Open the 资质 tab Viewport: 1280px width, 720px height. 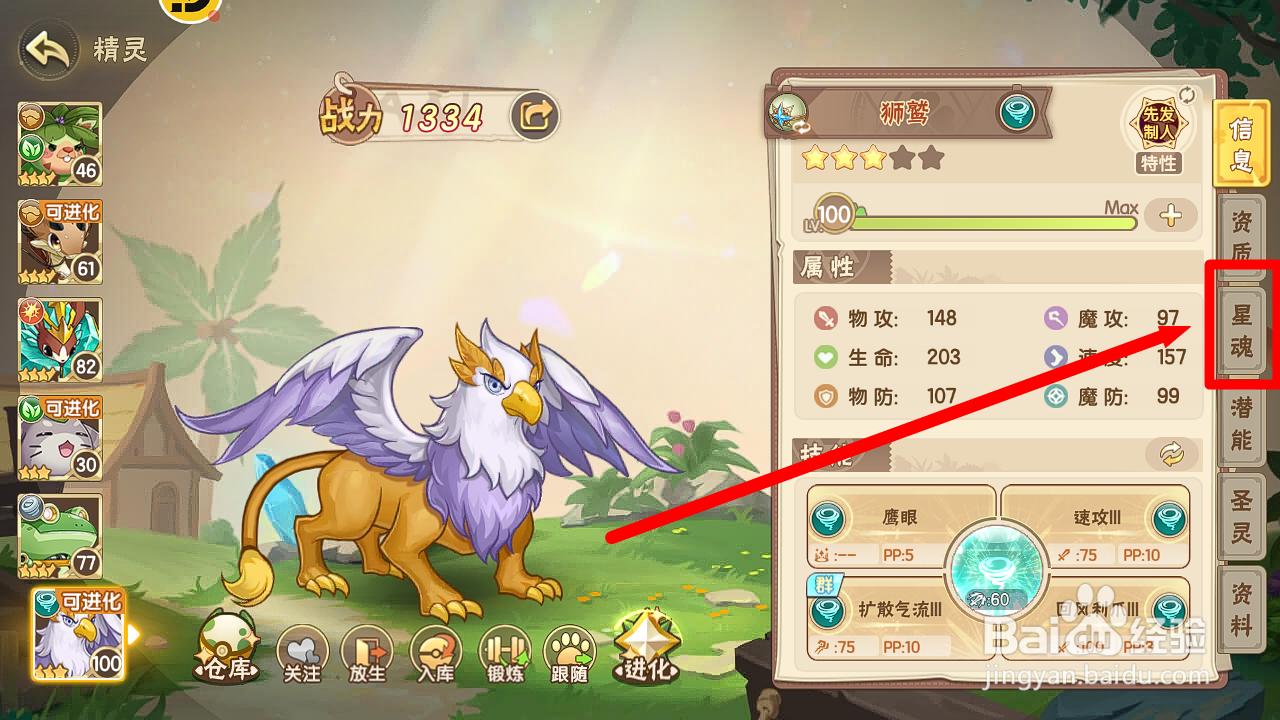pos(1240,232)
